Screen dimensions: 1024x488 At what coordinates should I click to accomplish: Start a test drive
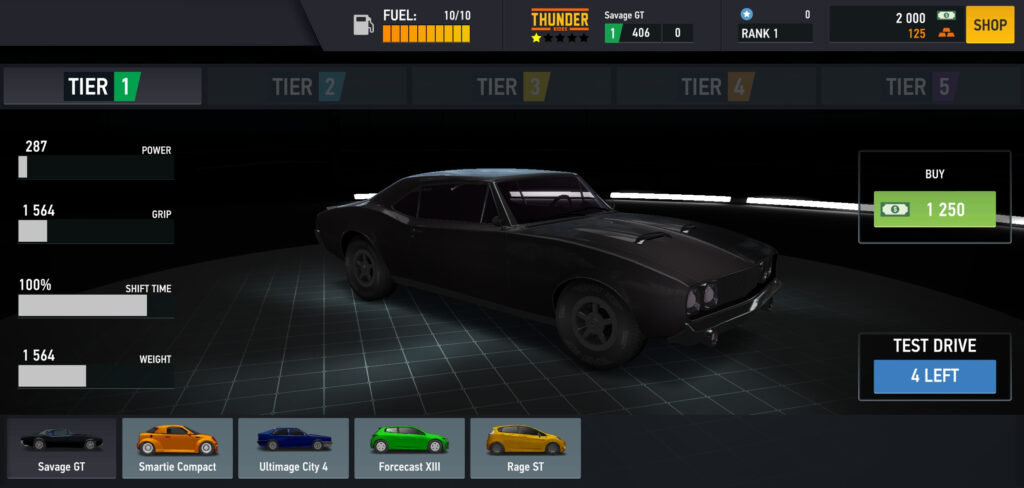click(x=934, y=376)
